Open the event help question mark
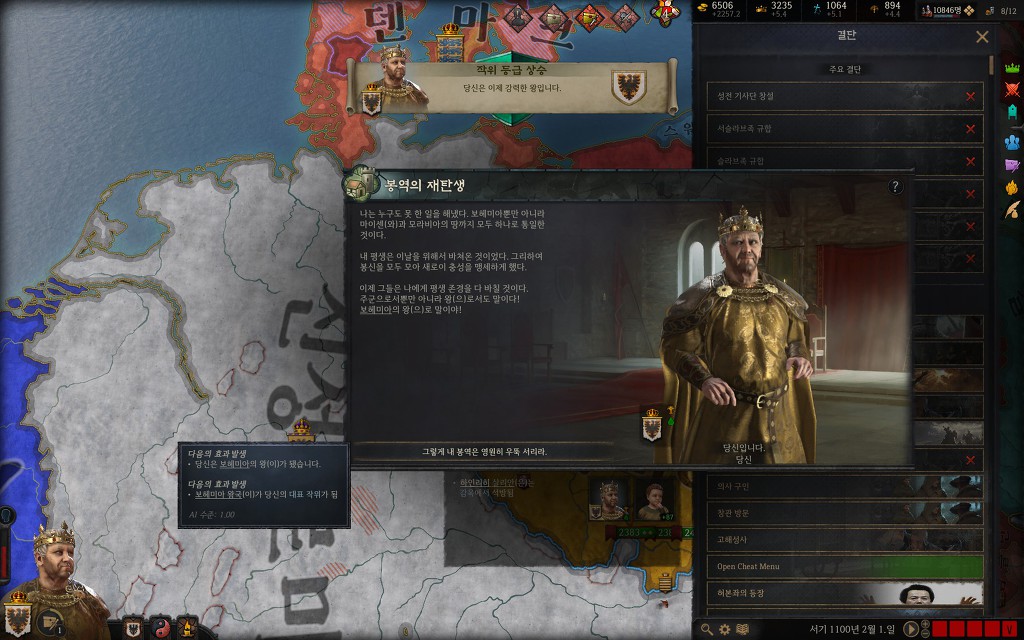The height and width of the screenshot is (640, 1024). coord(895,186)
